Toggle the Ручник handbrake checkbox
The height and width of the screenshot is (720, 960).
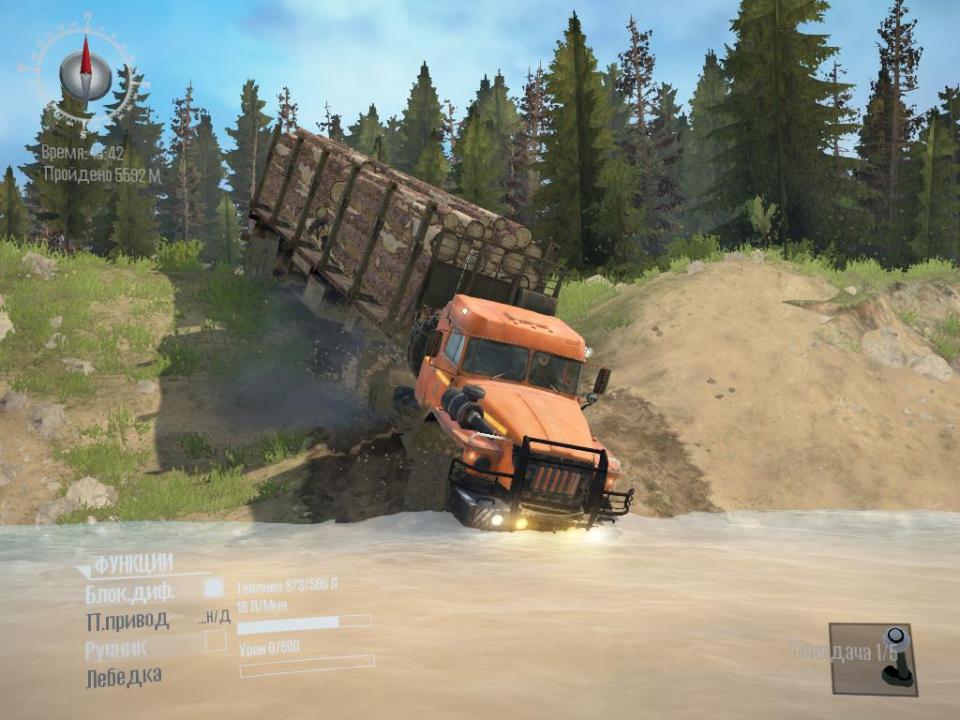click(x=215, y=641)
